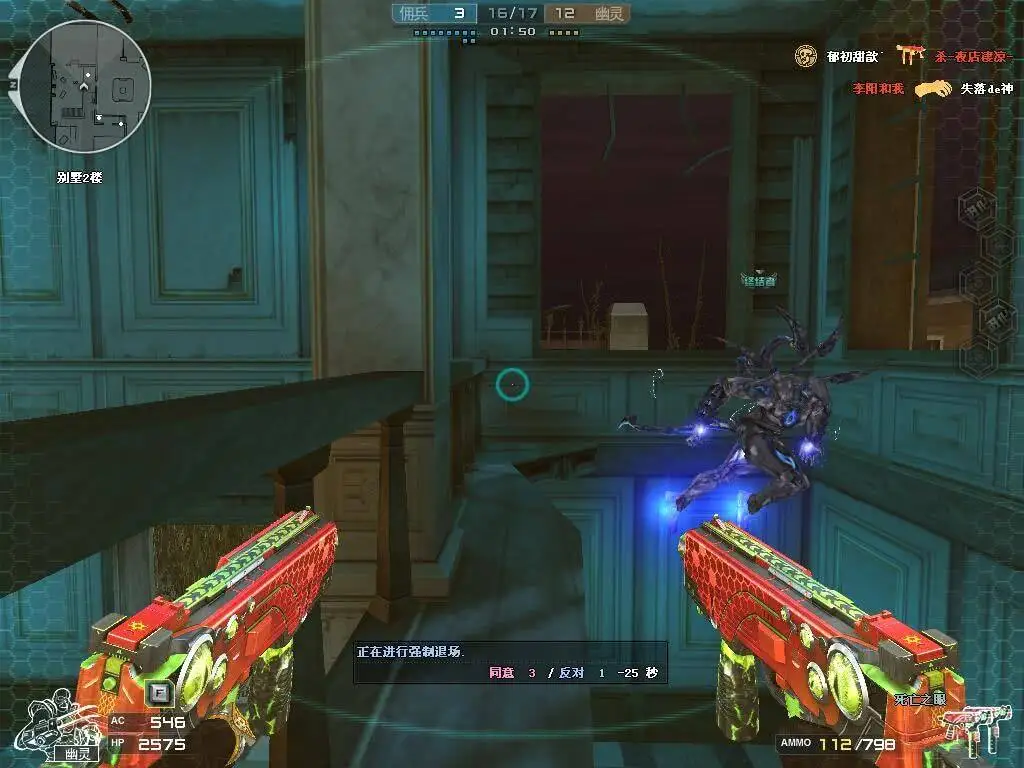Click player name 失落de神 in kill feed

coord(987,89)
